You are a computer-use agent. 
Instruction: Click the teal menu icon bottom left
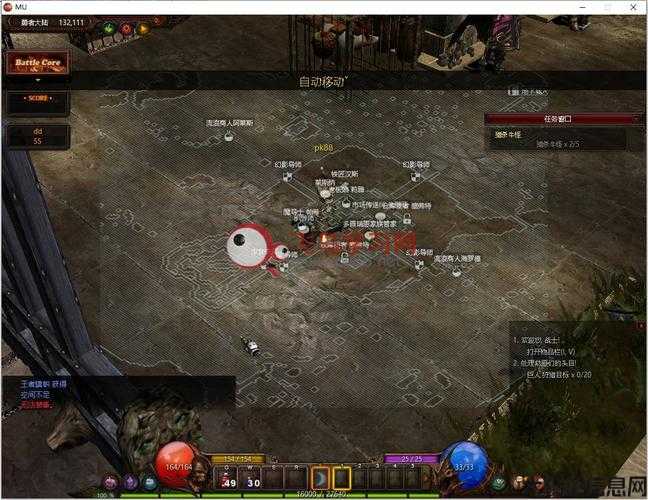[149, 482]
